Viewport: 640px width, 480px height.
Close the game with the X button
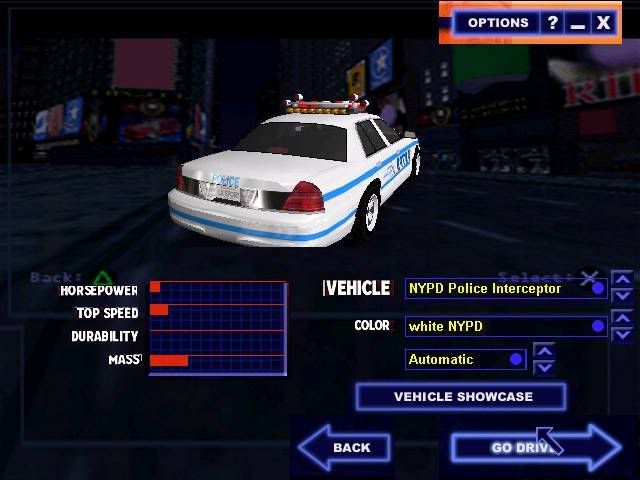coord(603,22)
